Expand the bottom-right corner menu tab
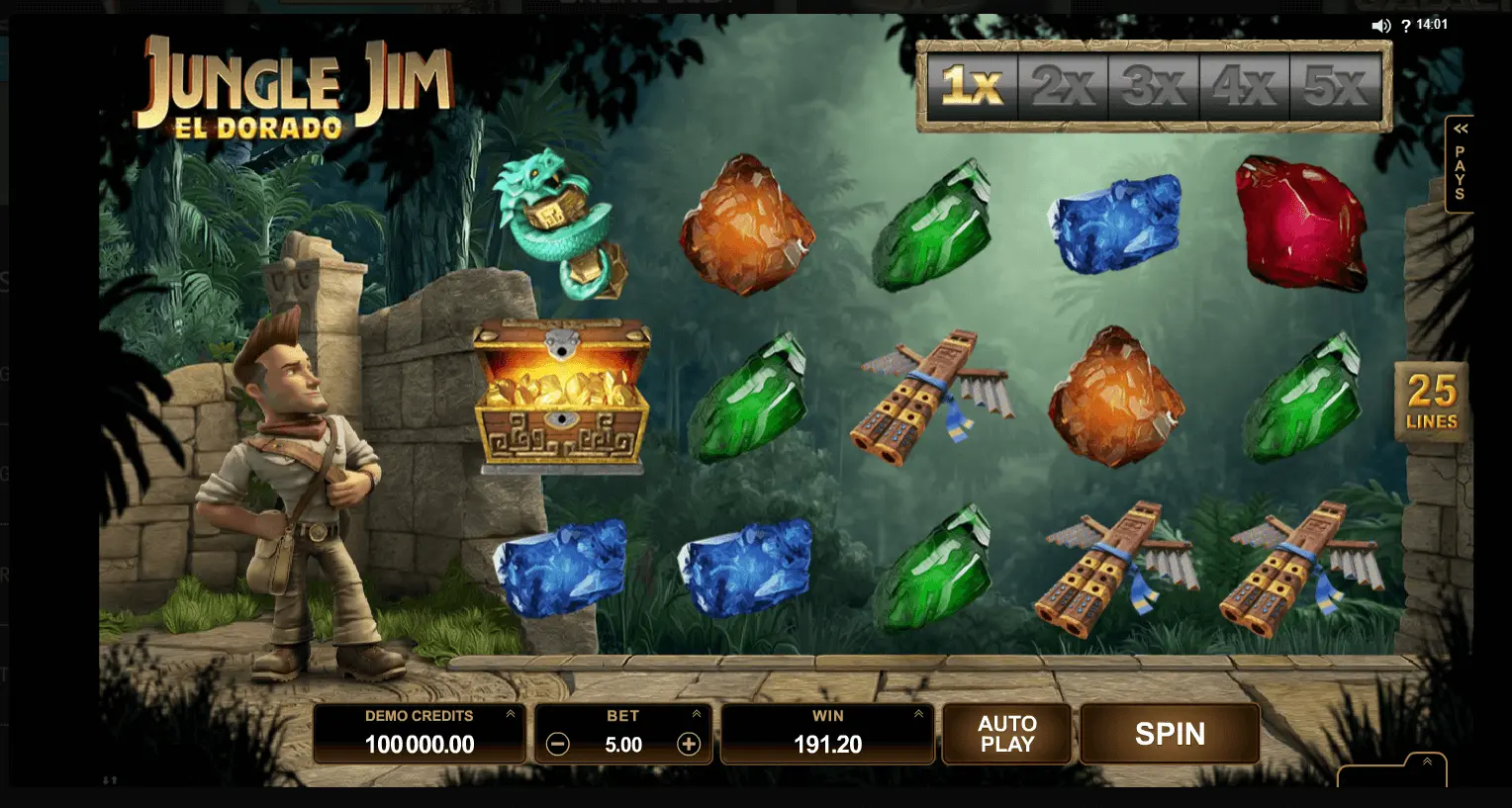This screenshot has width=1512, height=808. pyautogui.click(x=1426, y=763)
